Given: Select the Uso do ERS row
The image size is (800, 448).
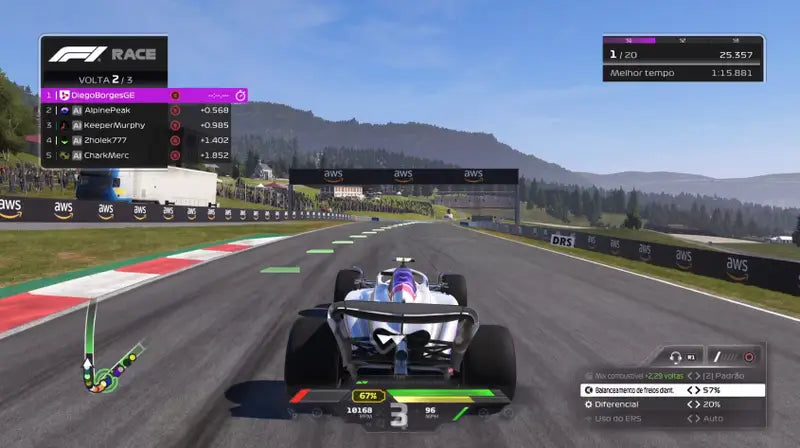Looking at the screenshot, I should point(670,418).
